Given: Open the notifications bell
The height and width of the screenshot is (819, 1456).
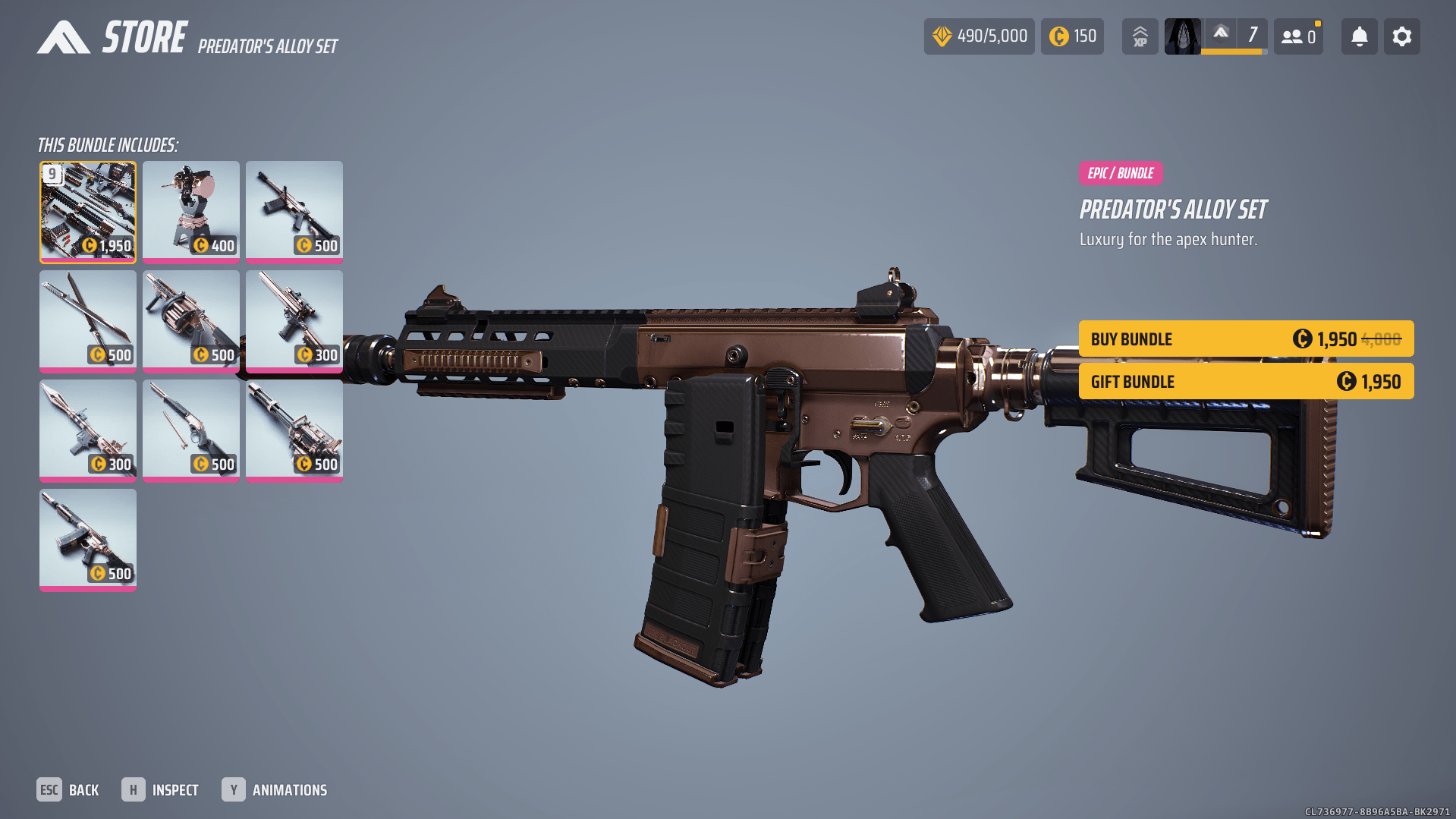Looking at the screenshot, I should pyautogui.click(x=1359, y=36).
